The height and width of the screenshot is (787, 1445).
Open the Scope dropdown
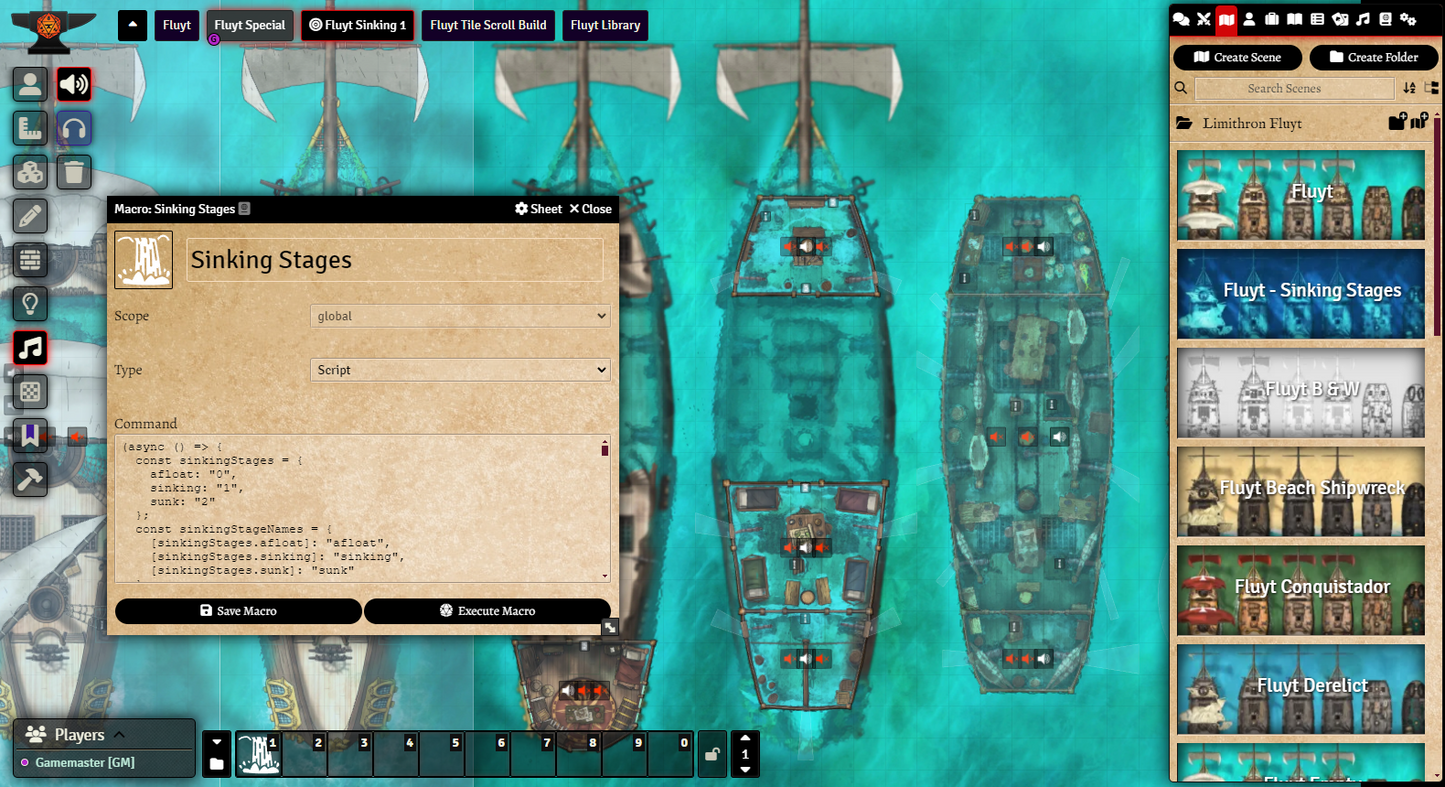460,316
